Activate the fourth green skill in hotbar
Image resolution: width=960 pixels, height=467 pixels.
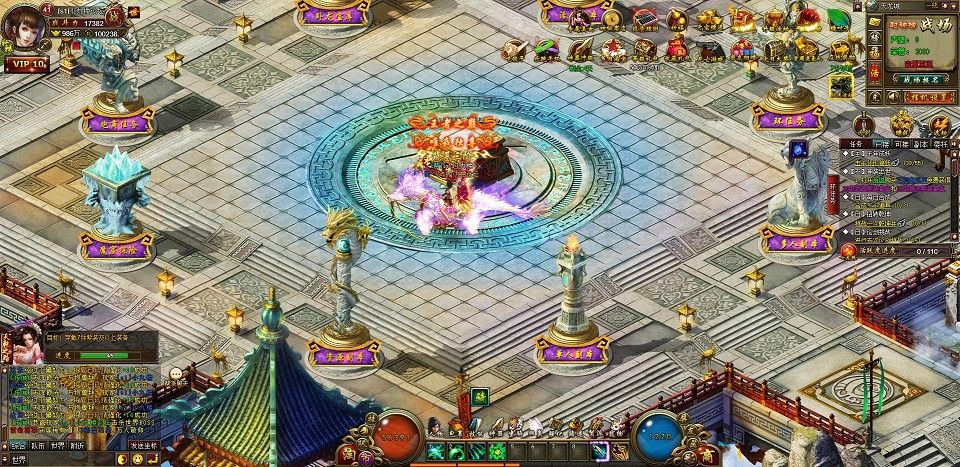497,452
